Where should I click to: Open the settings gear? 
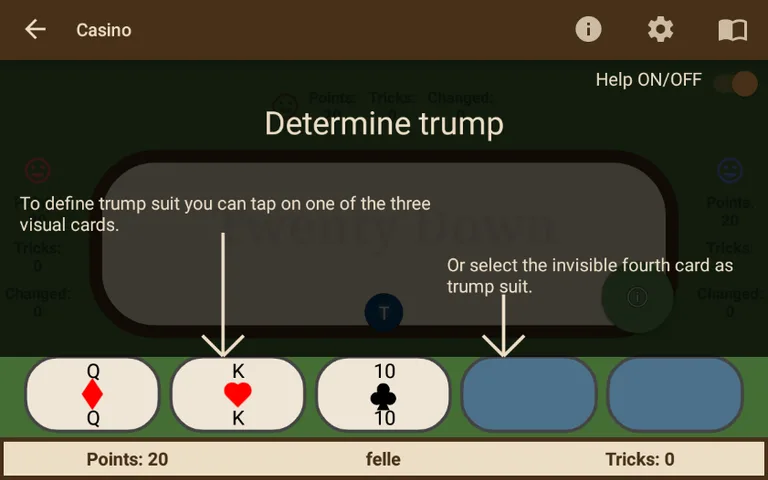point(661,29)
